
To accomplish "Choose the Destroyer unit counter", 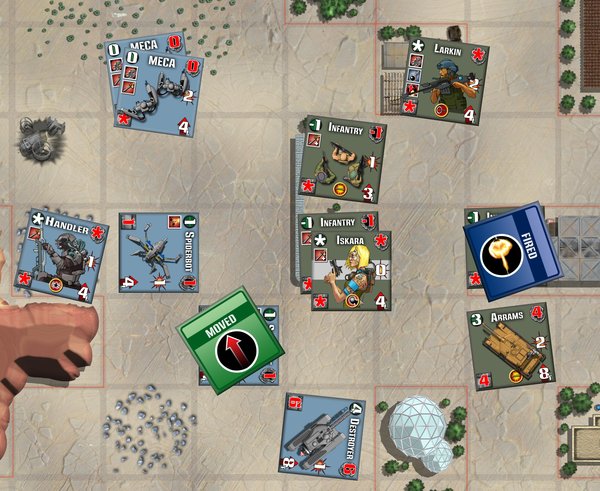I will 322,436.
